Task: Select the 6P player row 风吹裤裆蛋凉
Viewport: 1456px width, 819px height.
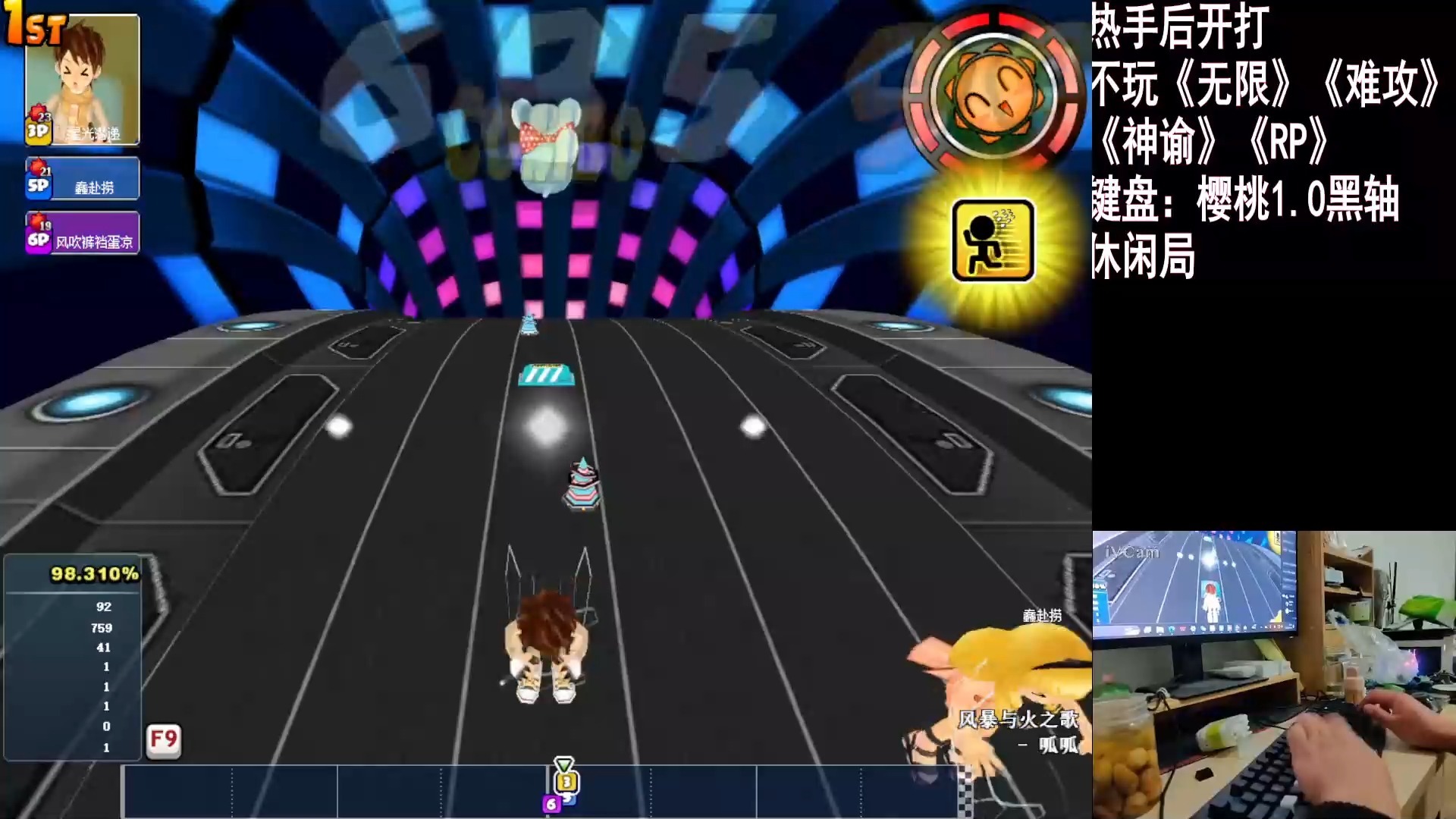Action: point(83,234)
